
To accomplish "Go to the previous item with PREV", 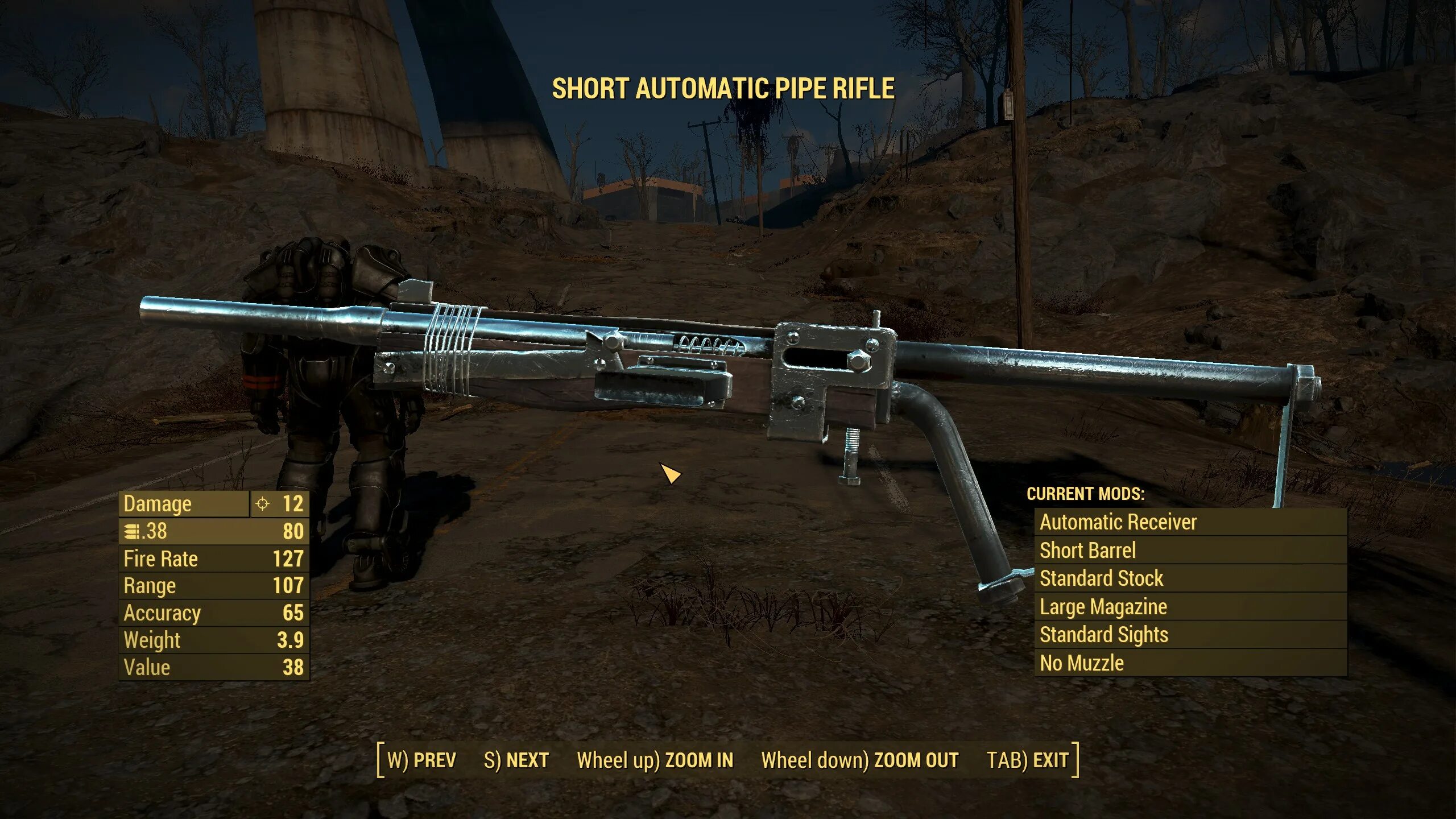I will (421, 760).
